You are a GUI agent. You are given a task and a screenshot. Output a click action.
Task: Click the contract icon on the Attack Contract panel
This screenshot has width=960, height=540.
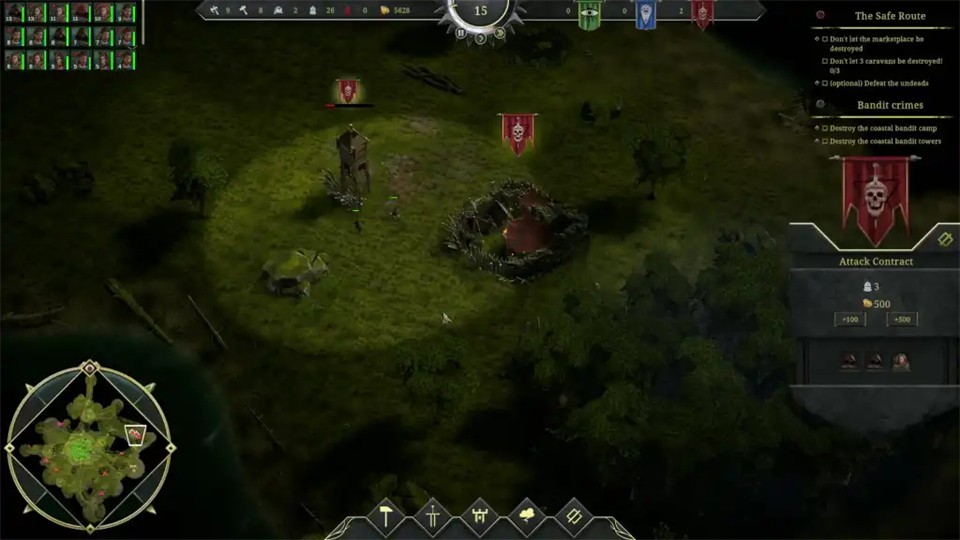945,238
